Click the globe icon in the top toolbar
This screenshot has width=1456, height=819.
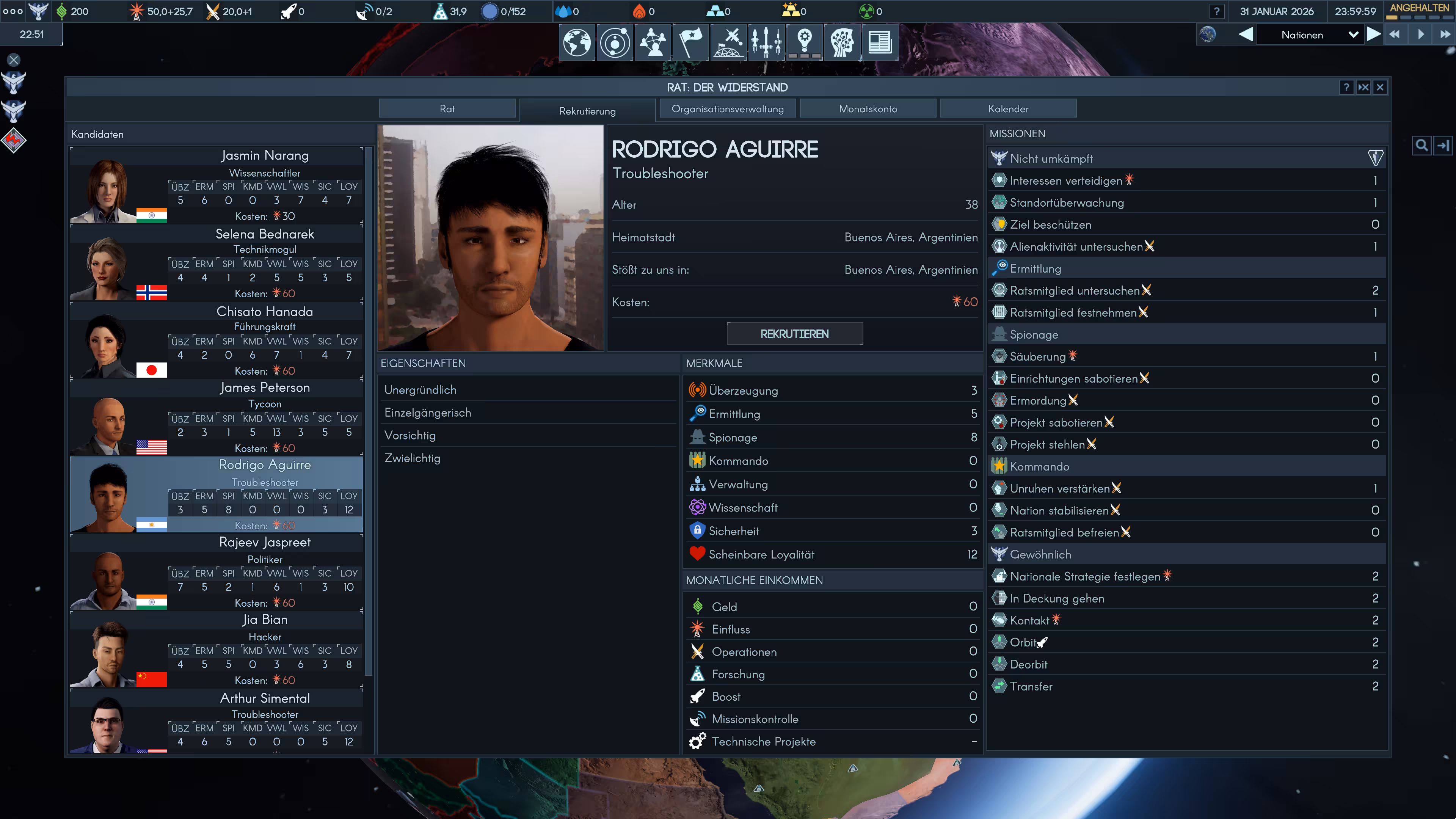[x=576, y=42]
